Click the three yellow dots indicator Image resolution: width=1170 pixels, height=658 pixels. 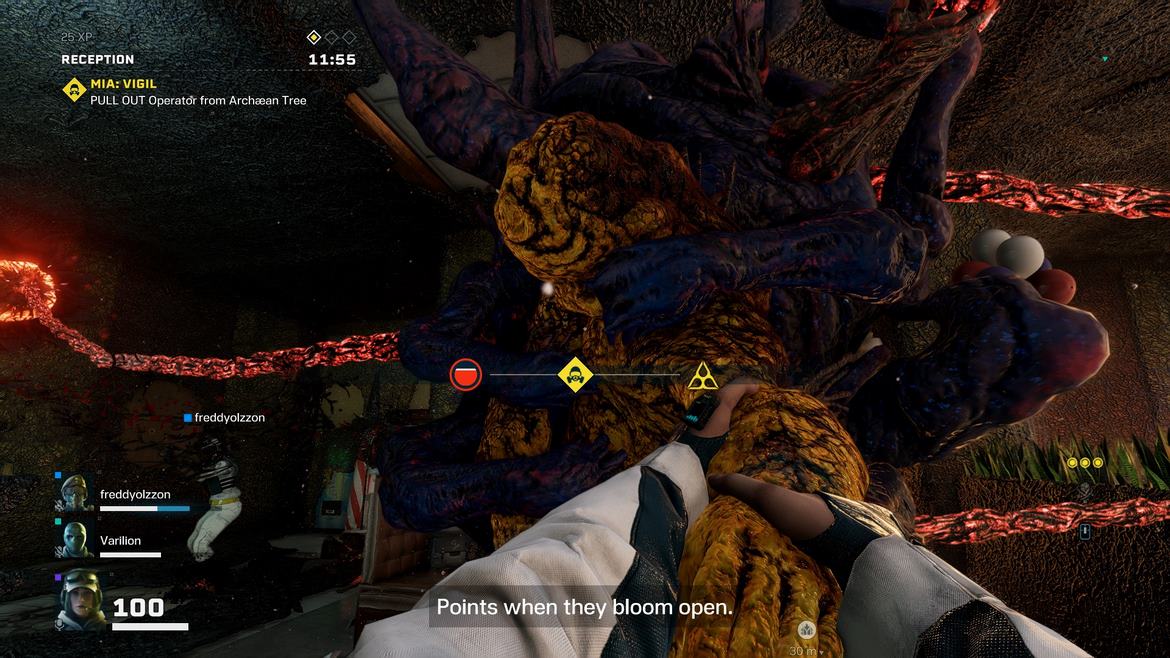(x=1084, y=463)
